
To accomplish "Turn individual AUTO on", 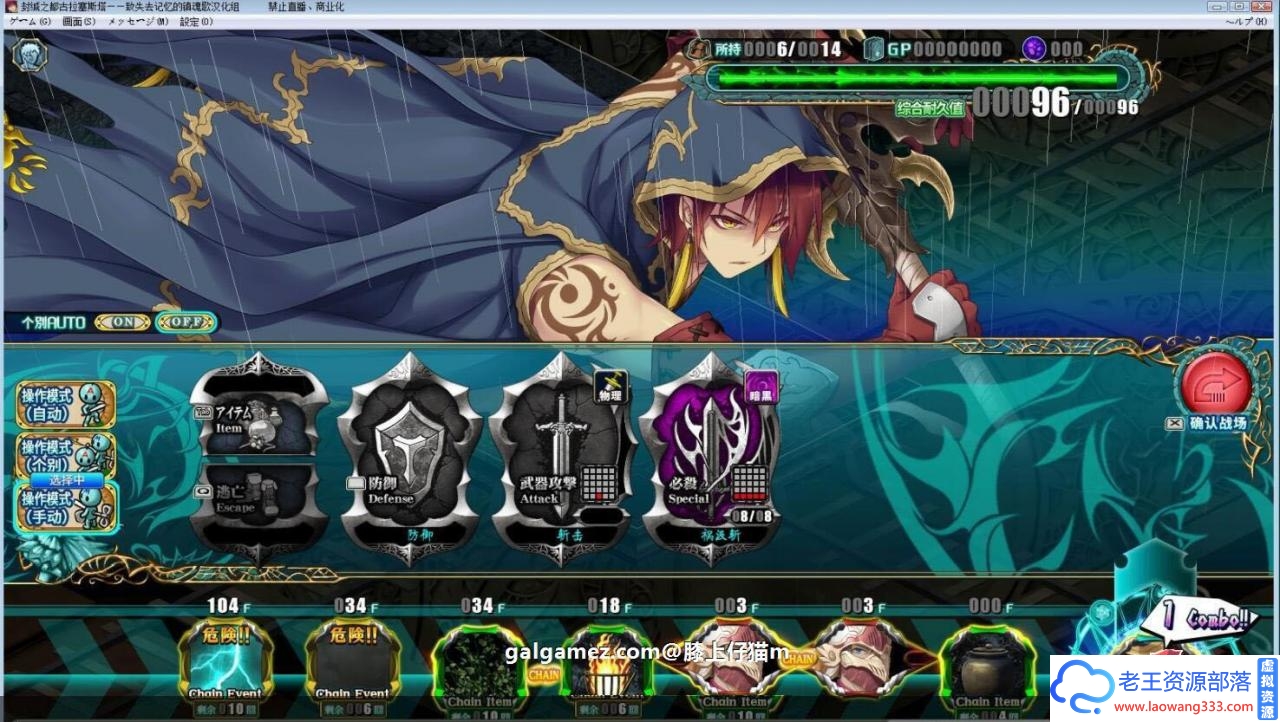I will point(123,323).
